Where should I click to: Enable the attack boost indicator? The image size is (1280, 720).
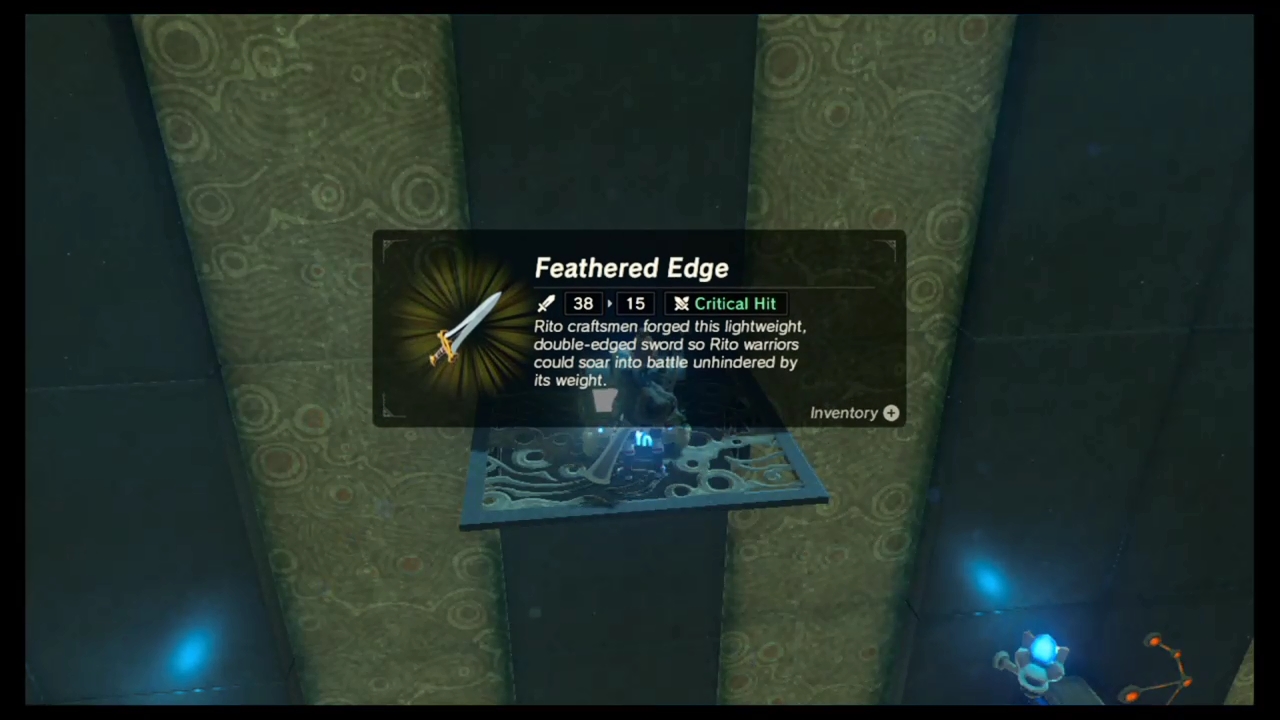(583, 303)
